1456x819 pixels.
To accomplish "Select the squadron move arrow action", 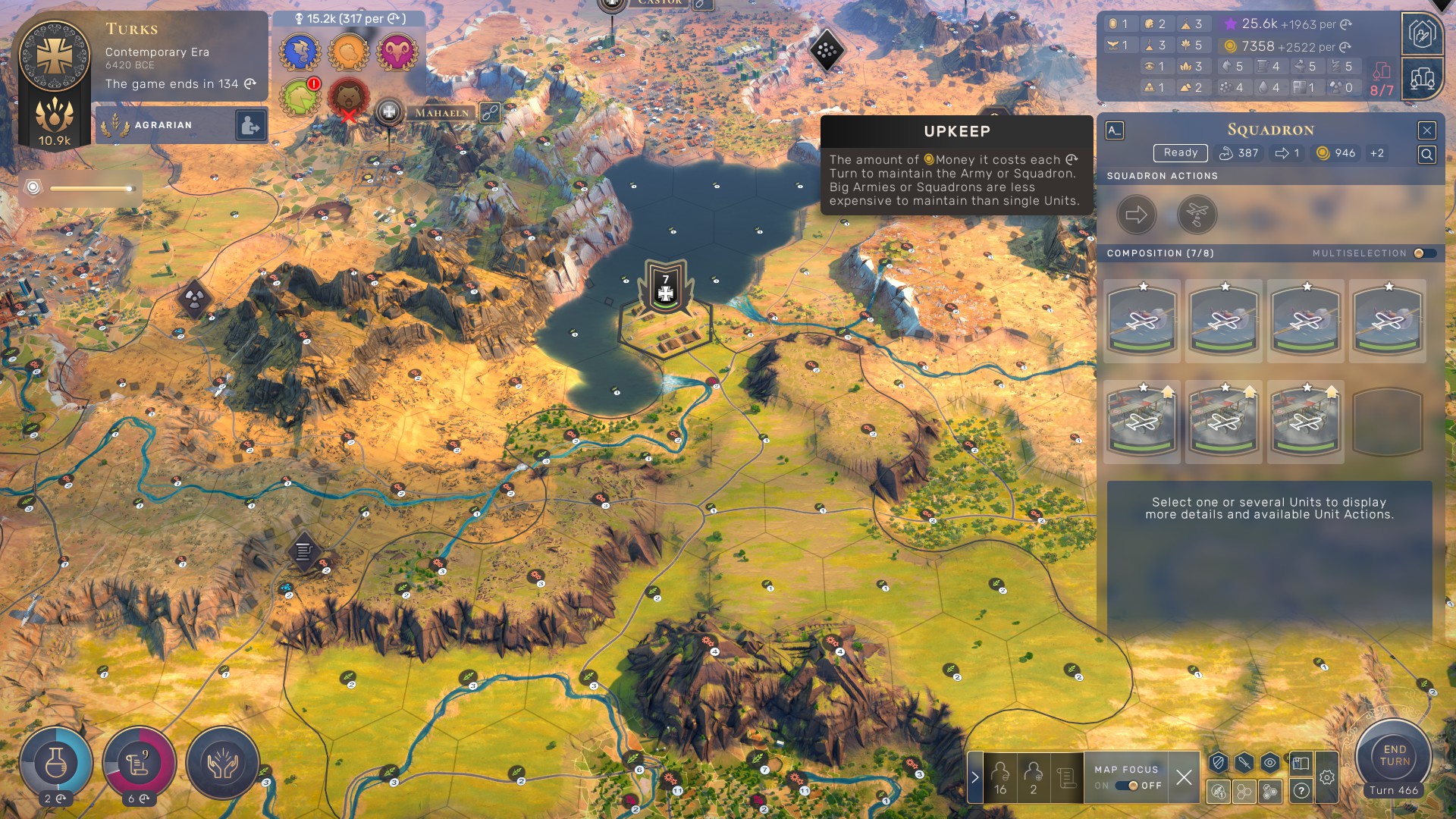I will click(x=1136, y=215).
